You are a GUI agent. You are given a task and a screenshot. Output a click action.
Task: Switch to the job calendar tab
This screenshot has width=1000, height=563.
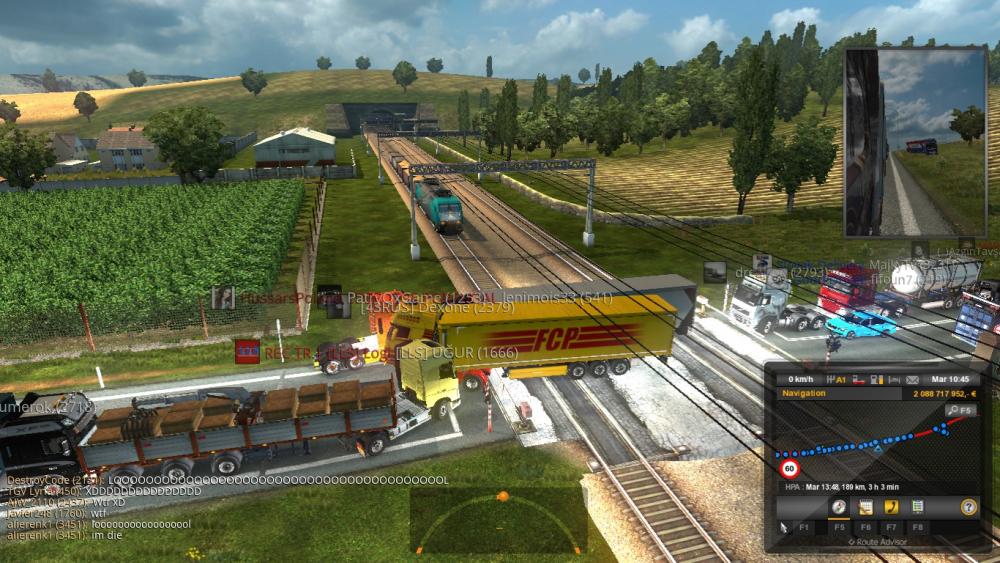click(x=865, y=507)
